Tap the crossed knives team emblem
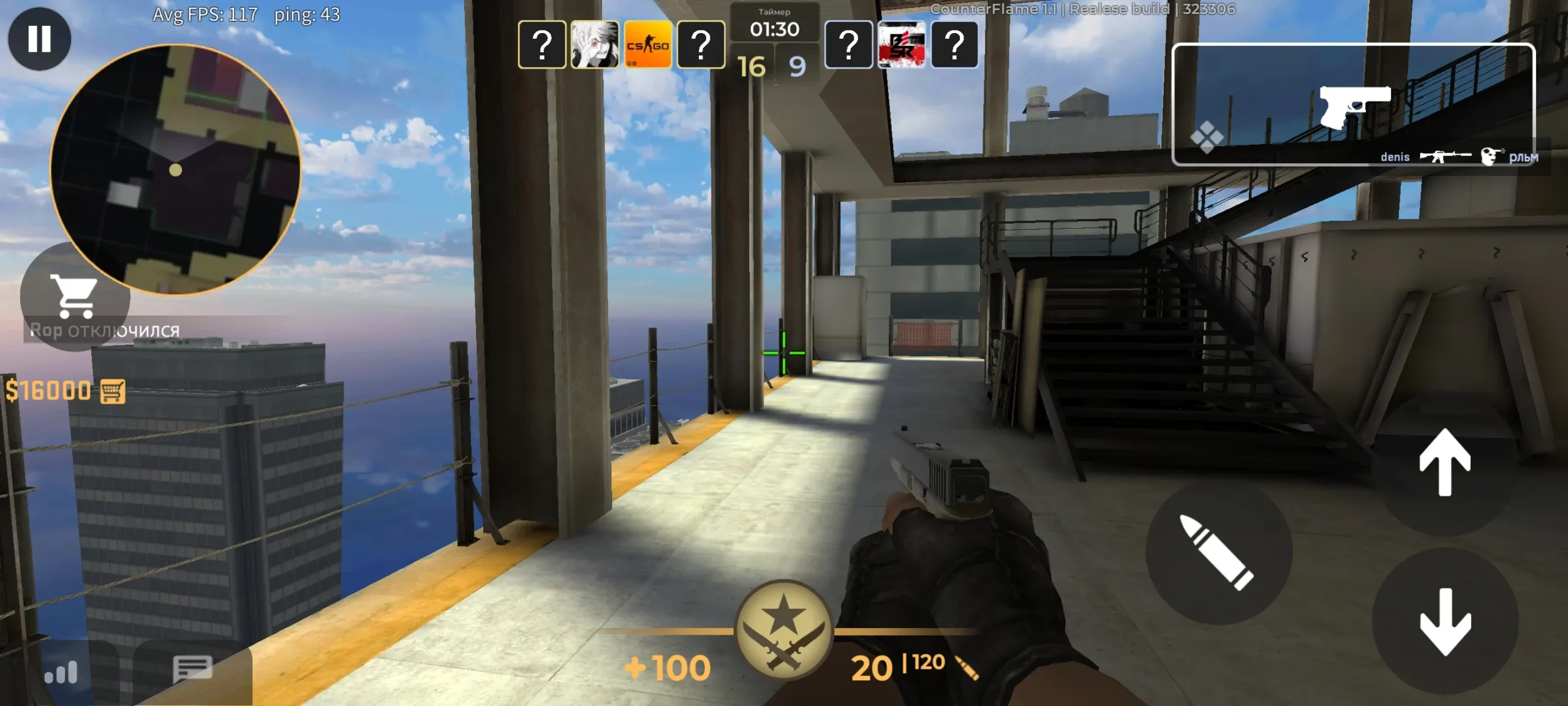The width and height of the screenshot is (1568, 706). (x=783, y=630)
